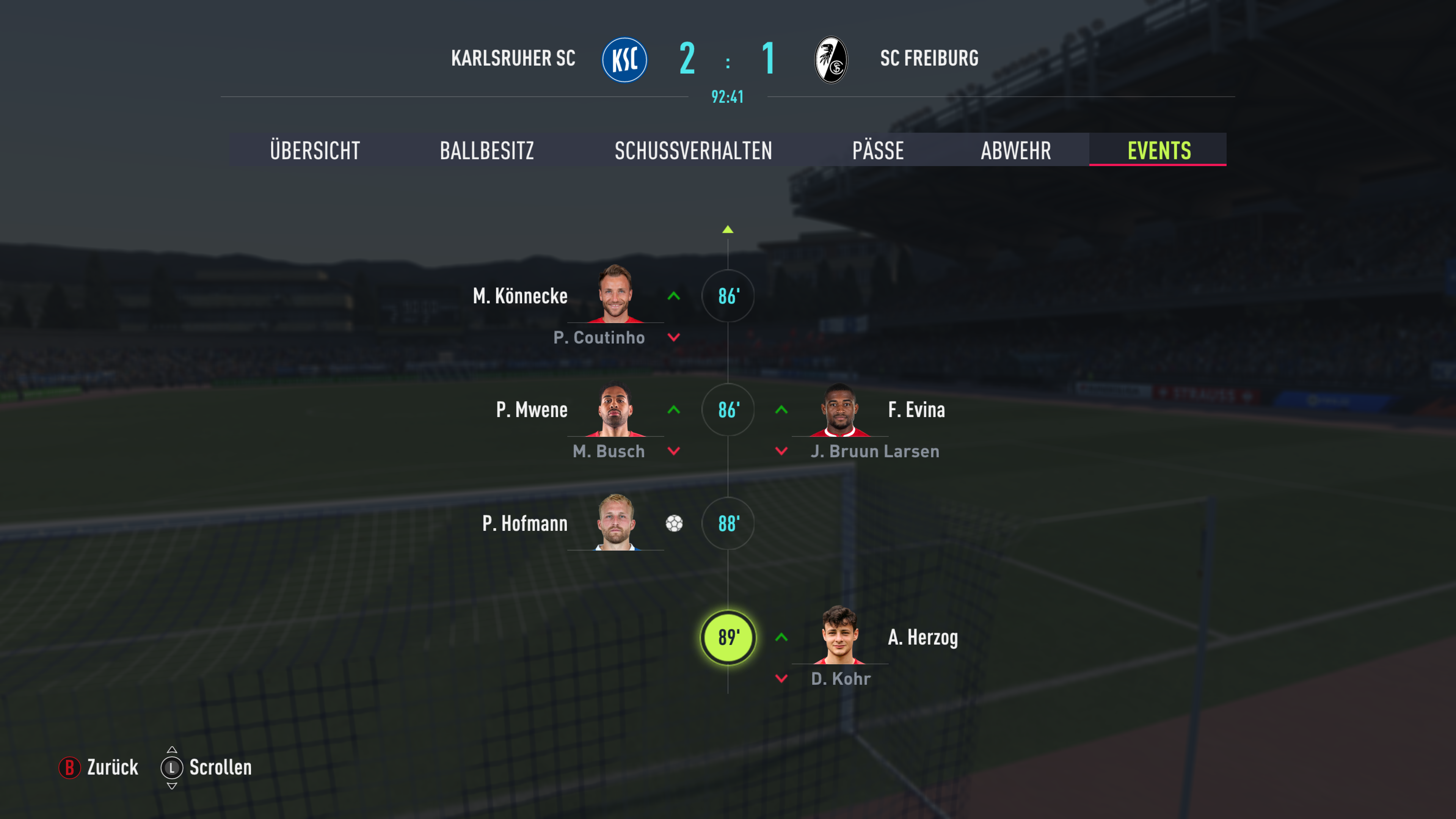Open the Abwehr tab
This screenshot has height=819, width=1456.
[x=1016, y=151]
